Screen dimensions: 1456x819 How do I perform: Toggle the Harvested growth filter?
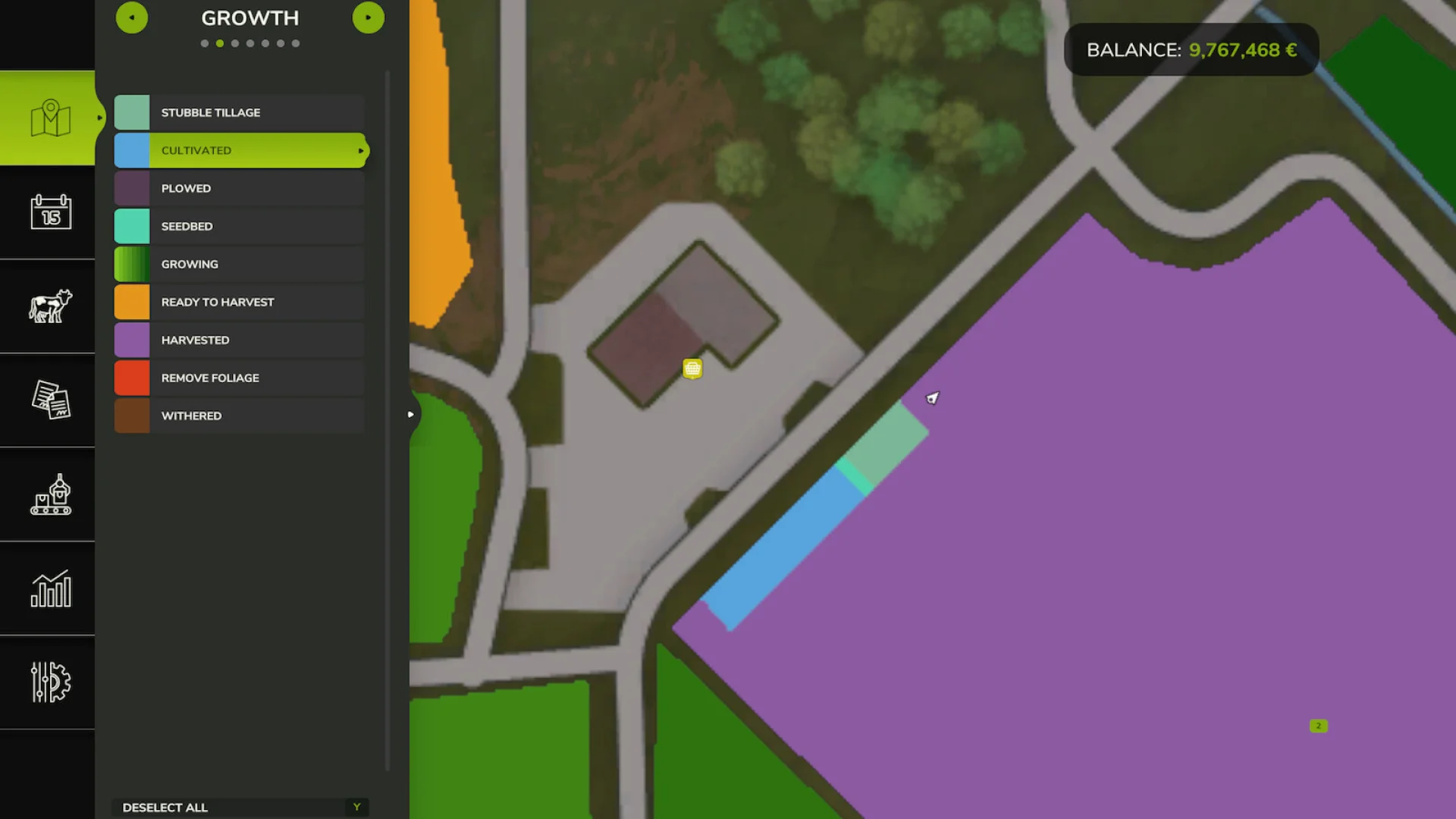[239, 340]
